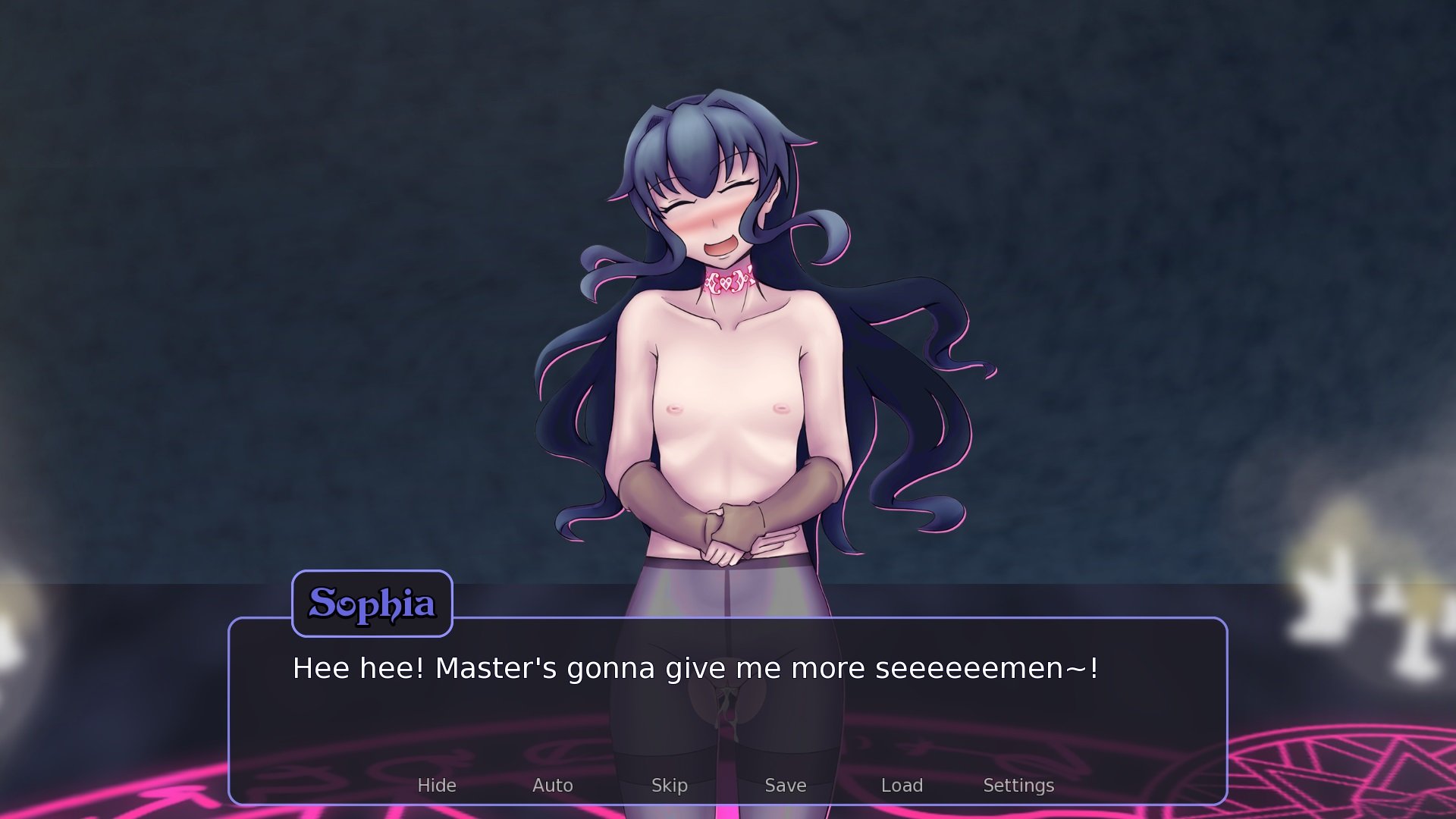1456x819 pixels.
Task: Open the Save menu
Action: (x=786, y=786)
